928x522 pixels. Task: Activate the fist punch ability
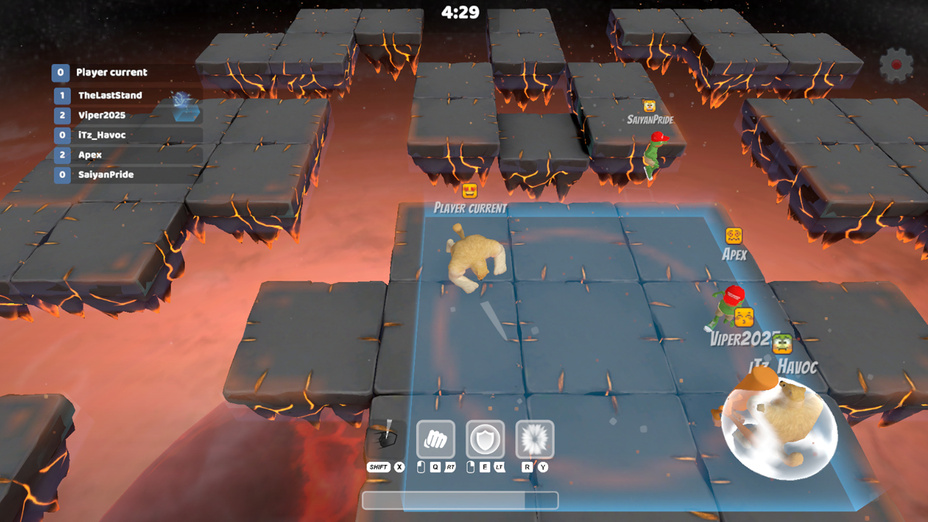tap(435, 439)
